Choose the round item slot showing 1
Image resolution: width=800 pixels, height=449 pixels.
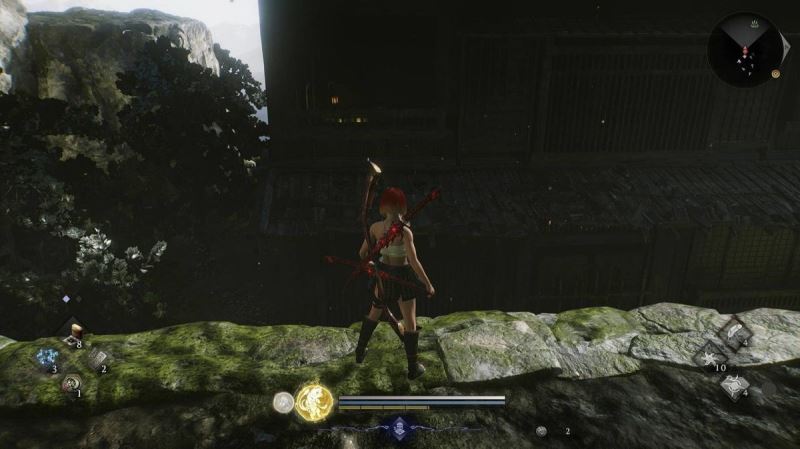[70, 383]
